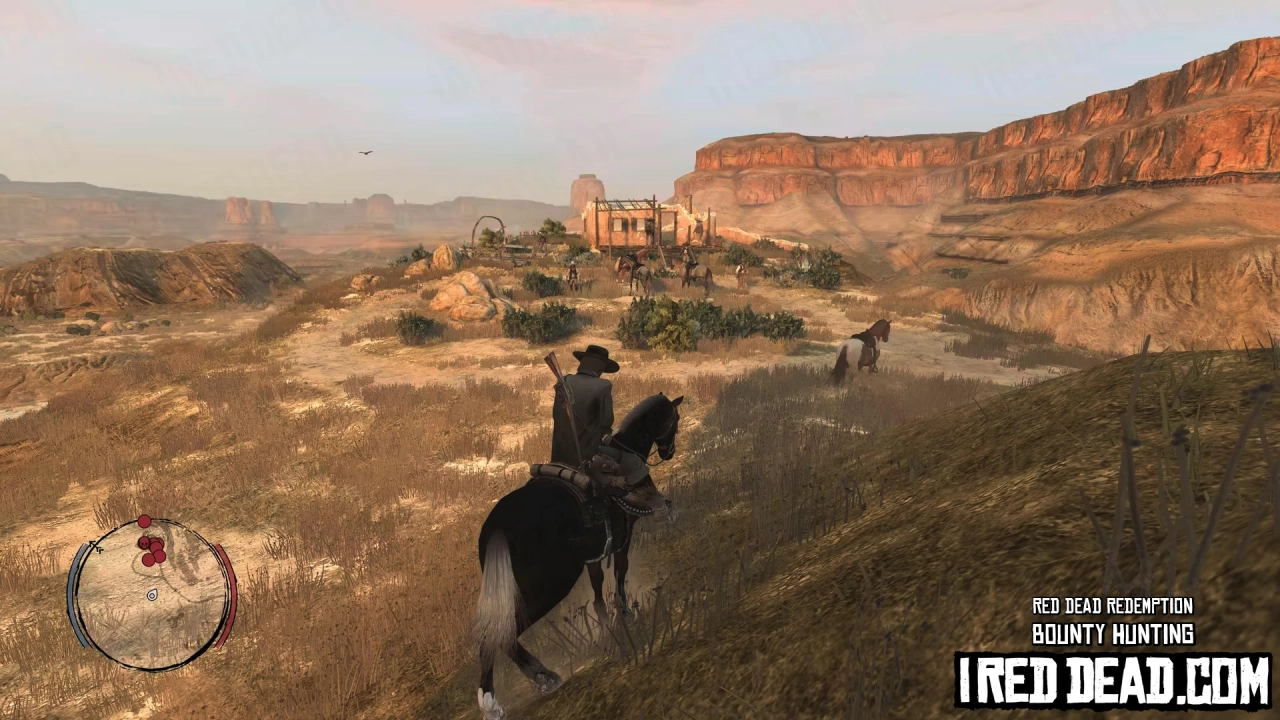Select the lone red blip left of the skull icon

[x=143, y=521]
